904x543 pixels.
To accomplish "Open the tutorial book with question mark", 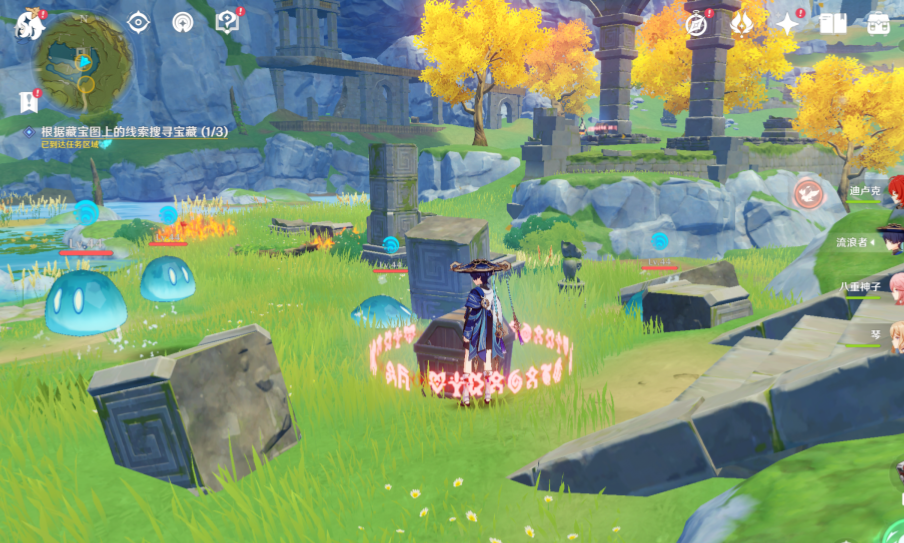I will [x=227, y=22].
